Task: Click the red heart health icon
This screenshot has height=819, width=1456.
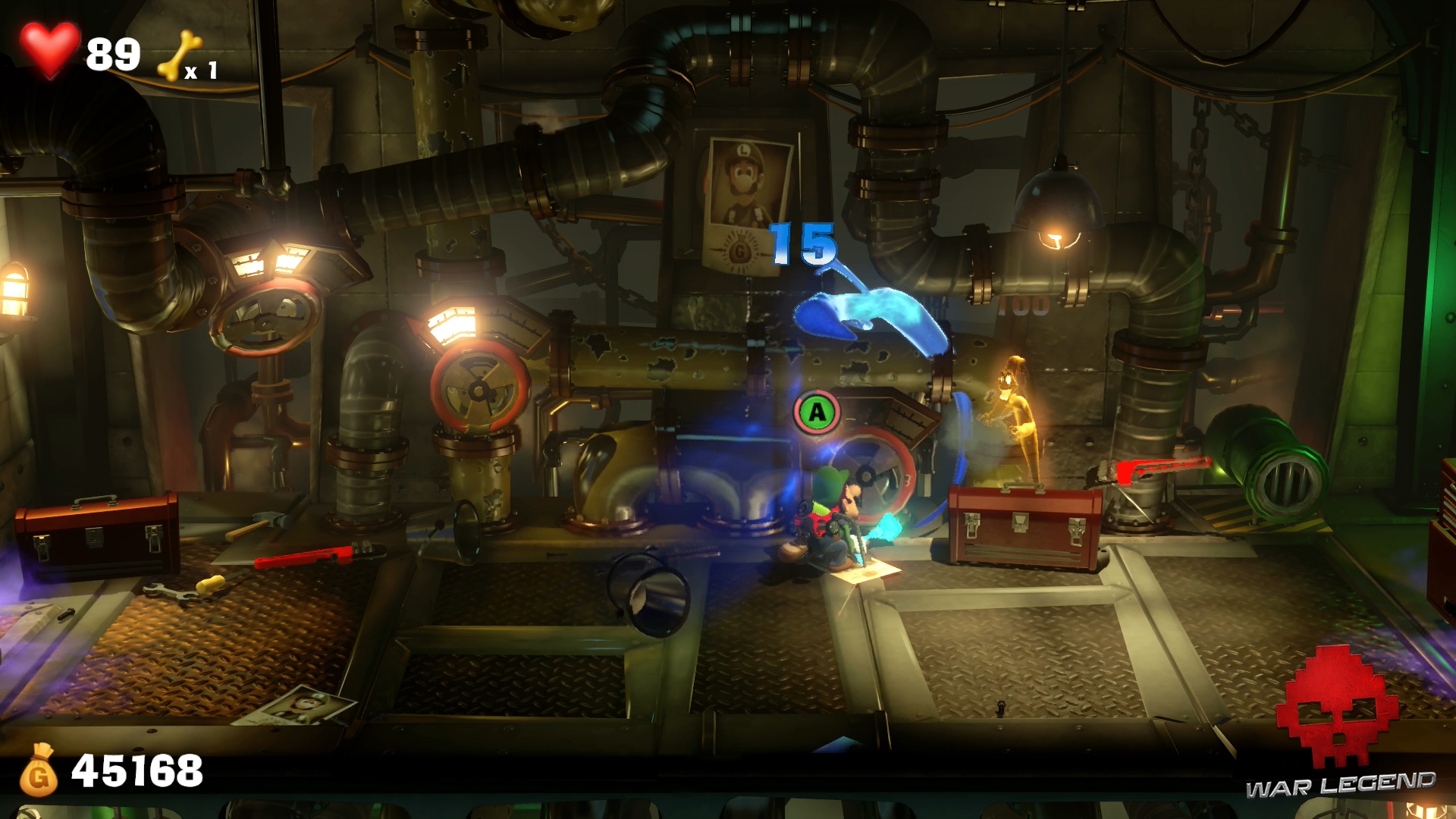Action: click(49, 49)
